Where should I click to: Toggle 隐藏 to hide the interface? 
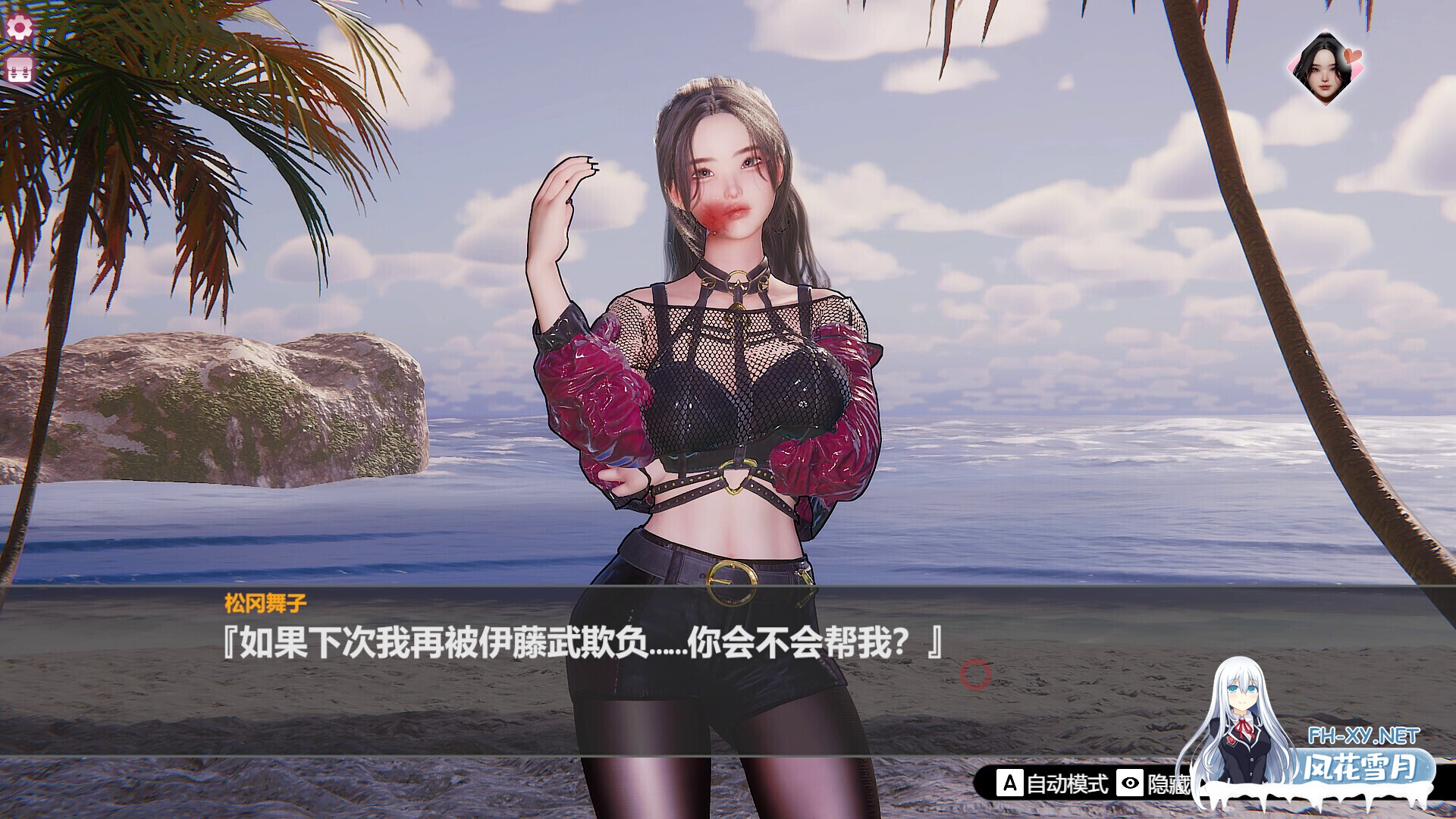click(1172, 783)
